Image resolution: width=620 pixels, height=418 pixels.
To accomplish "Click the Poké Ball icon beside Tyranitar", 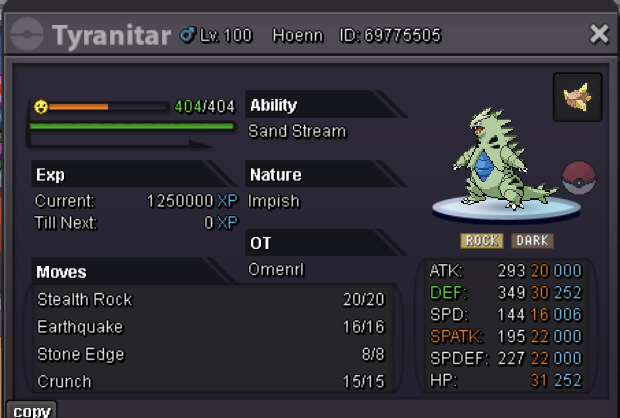I will (579, 177).
